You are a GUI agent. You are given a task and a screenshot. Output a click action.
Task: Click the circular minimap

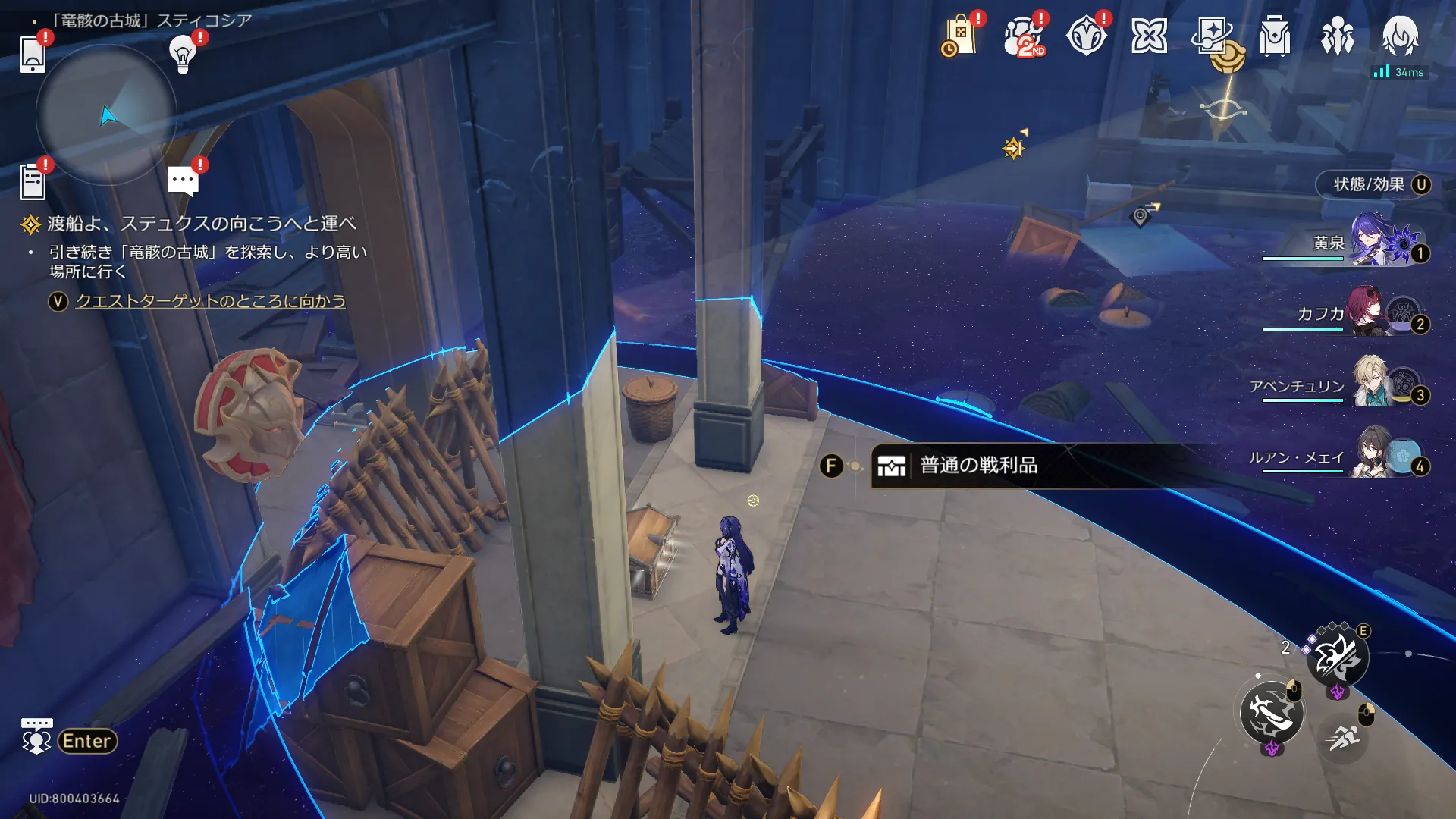106,115
